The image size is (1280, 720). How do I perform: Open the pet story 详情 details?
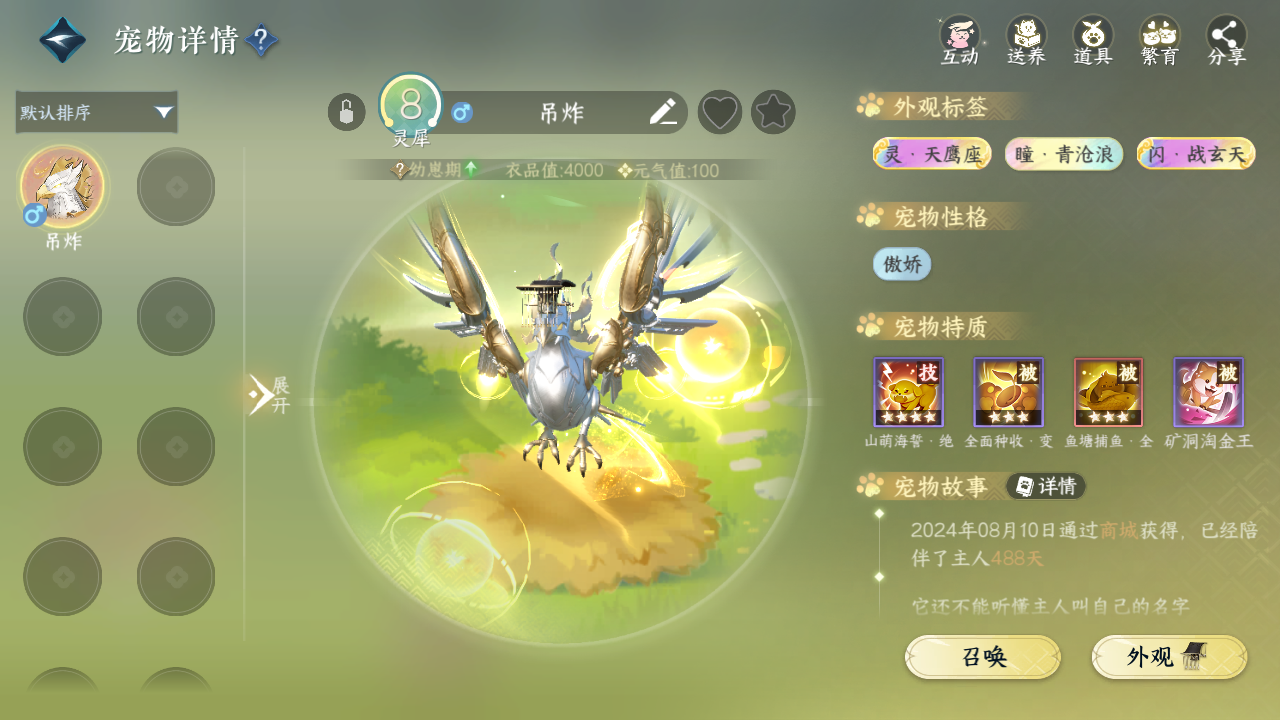tap(1046, 486)
